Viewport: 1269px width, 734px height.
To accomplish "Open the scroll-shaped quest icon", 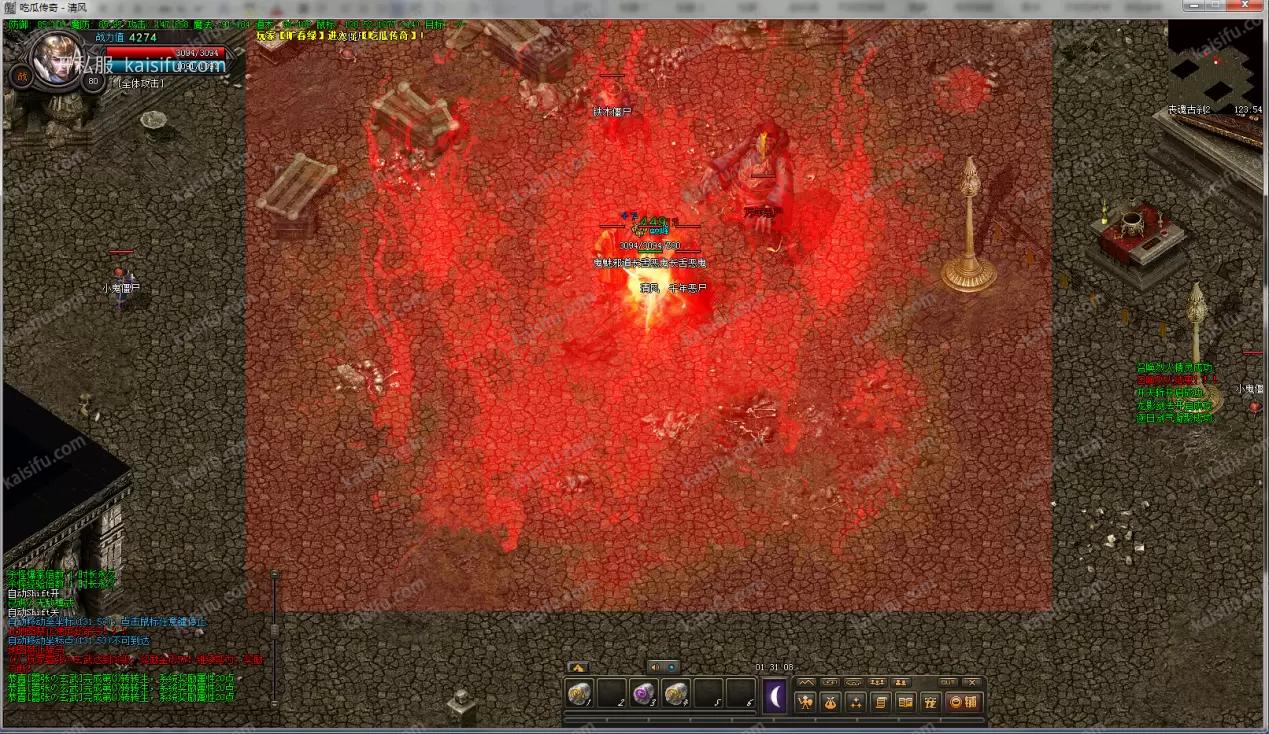I will click(881, 702).
